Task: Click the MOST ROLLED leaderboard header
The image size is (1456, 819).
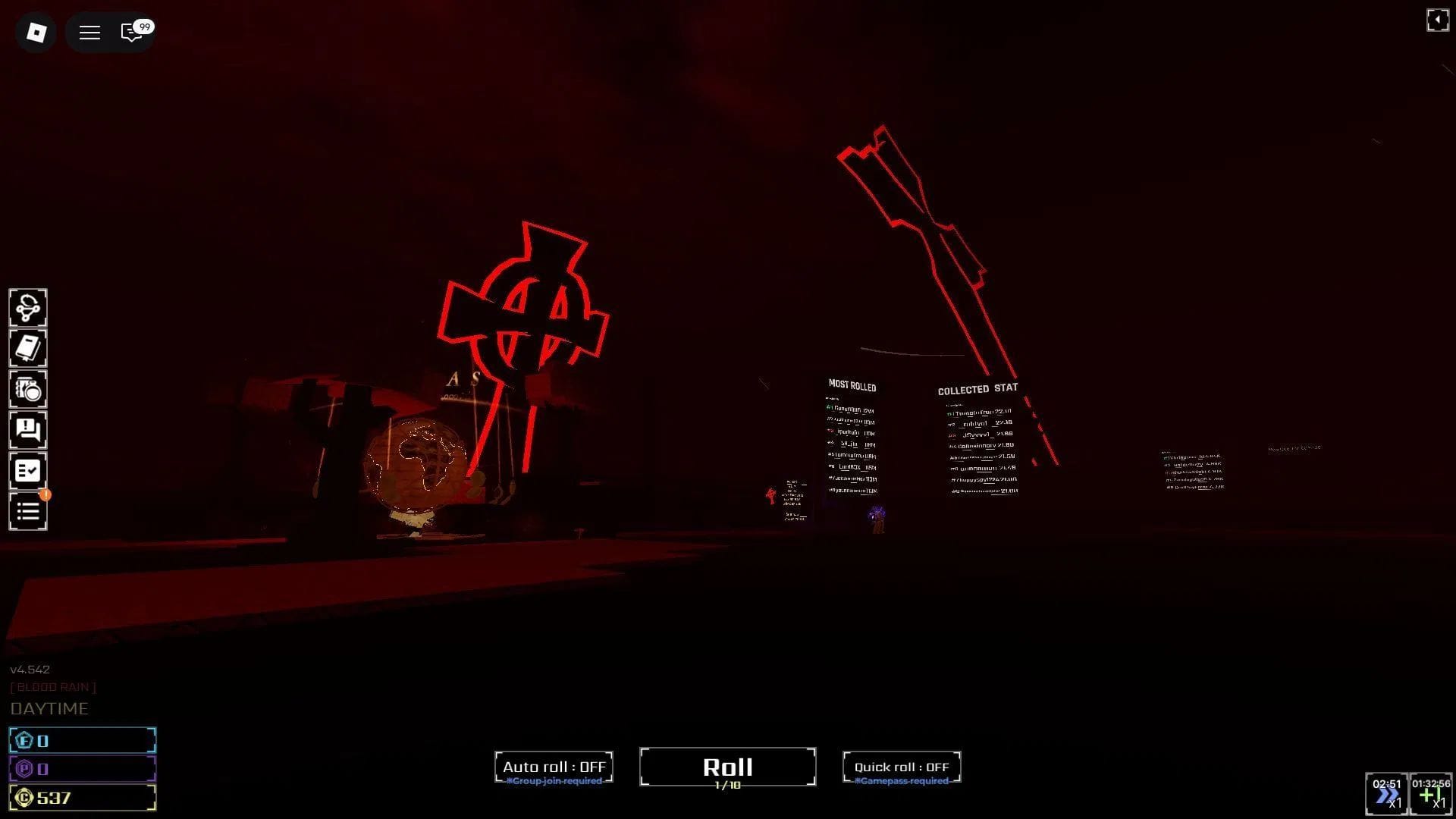Action: click(x=852, y=387)
